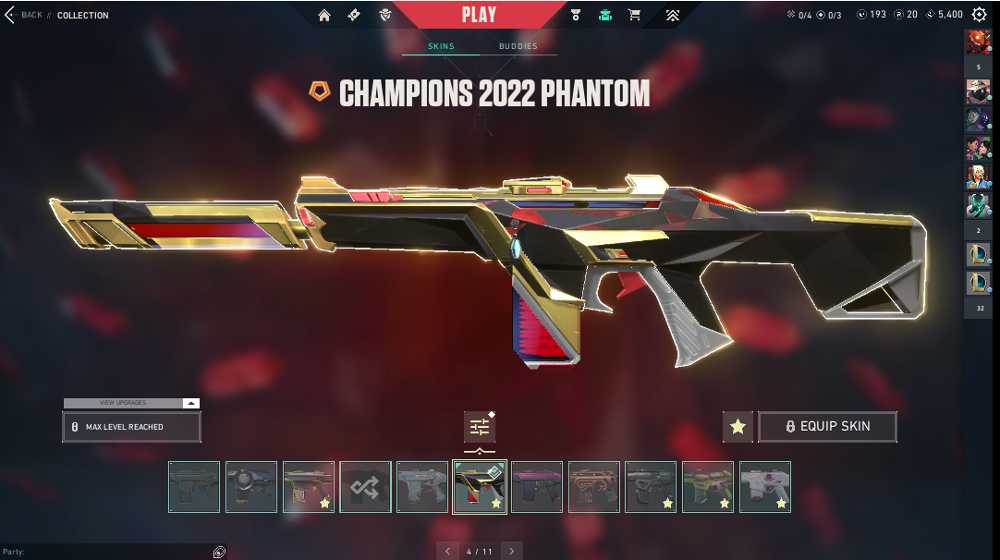This screenshot has height=560, width=1000.
Task: Open the top friend portrait in the social sidebar
Action: coord(977,41)
